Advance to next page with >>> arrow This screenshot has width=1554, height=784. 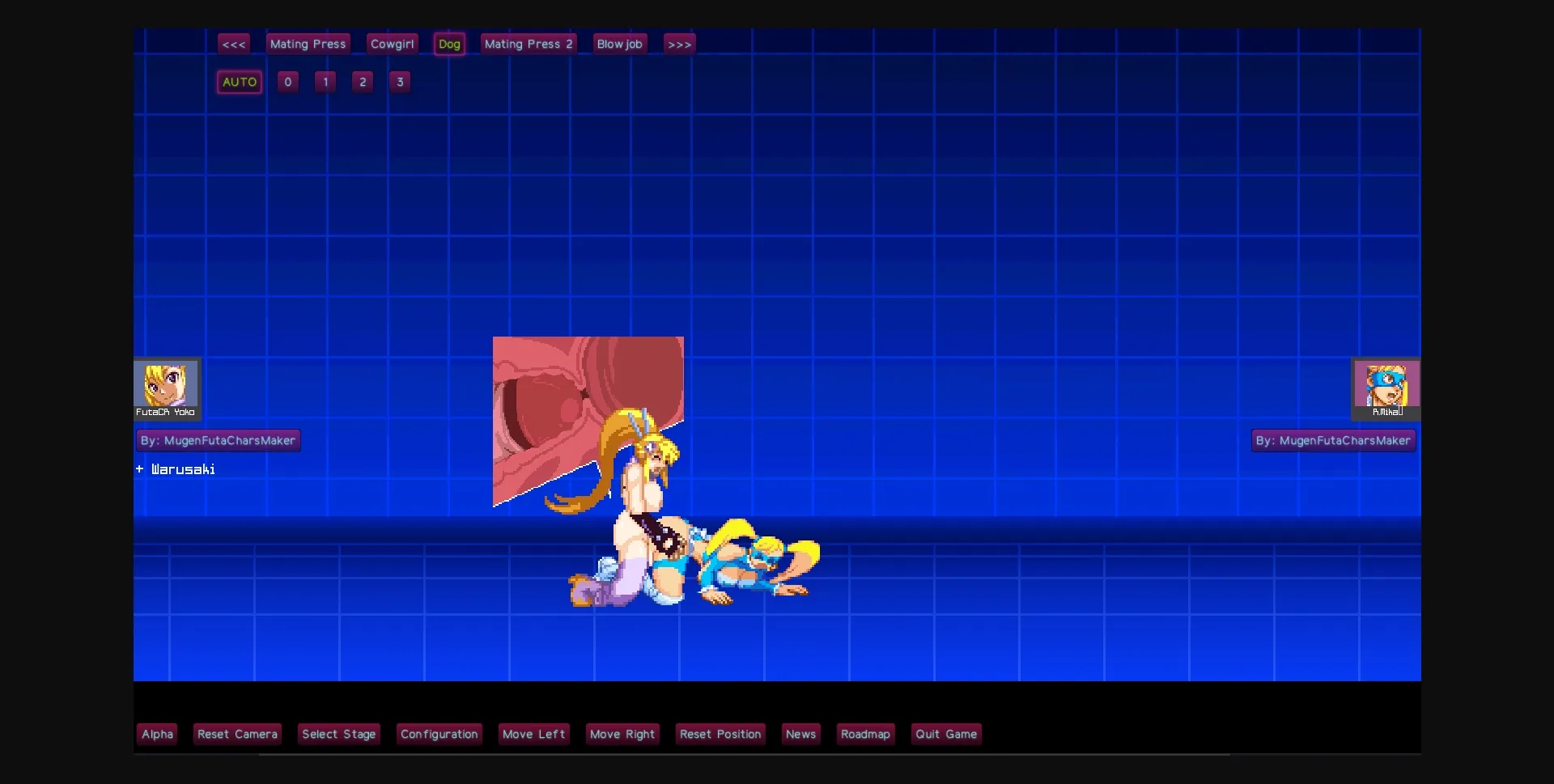(678, 44)
